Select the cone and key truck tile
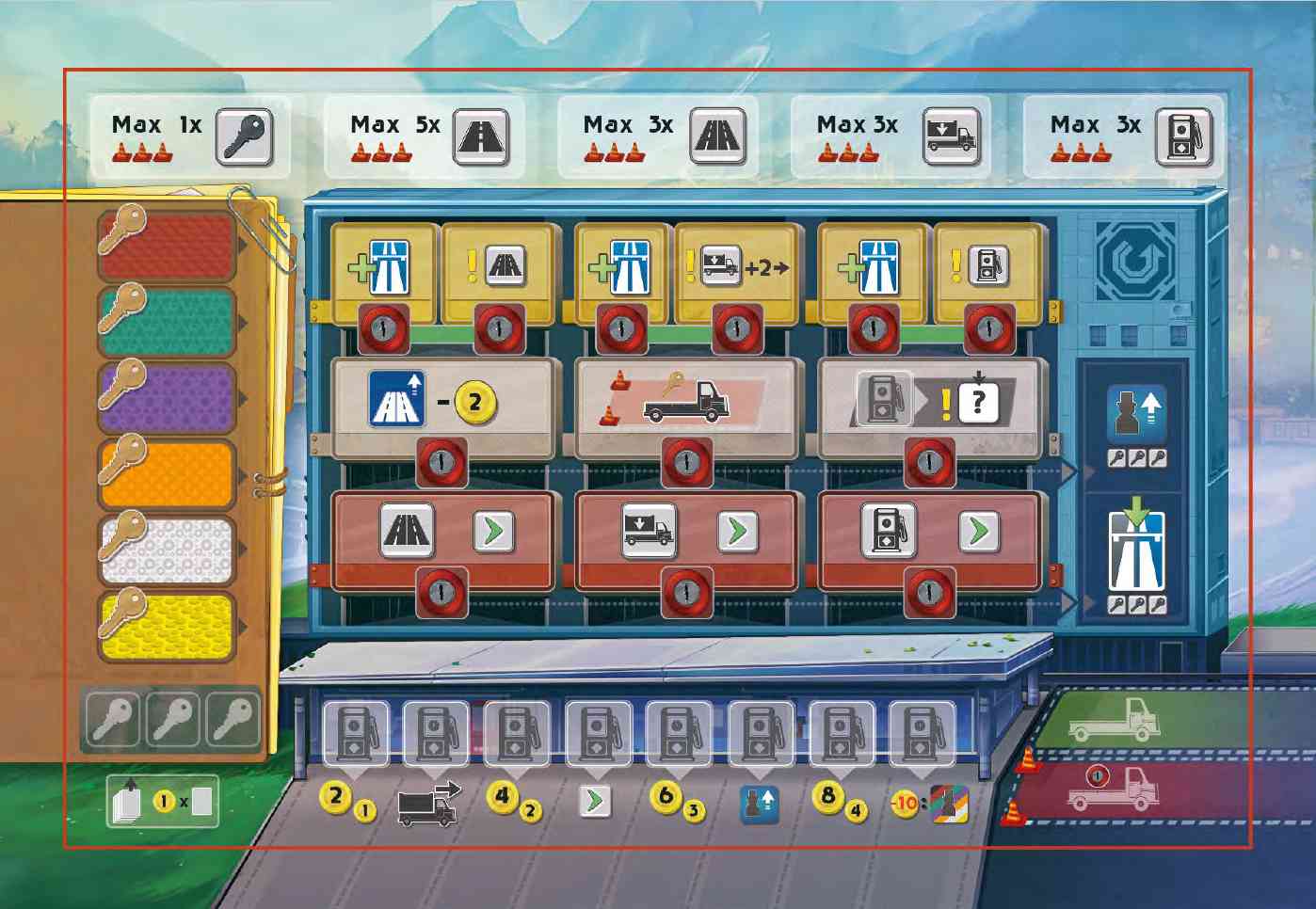 pos(685,405)
